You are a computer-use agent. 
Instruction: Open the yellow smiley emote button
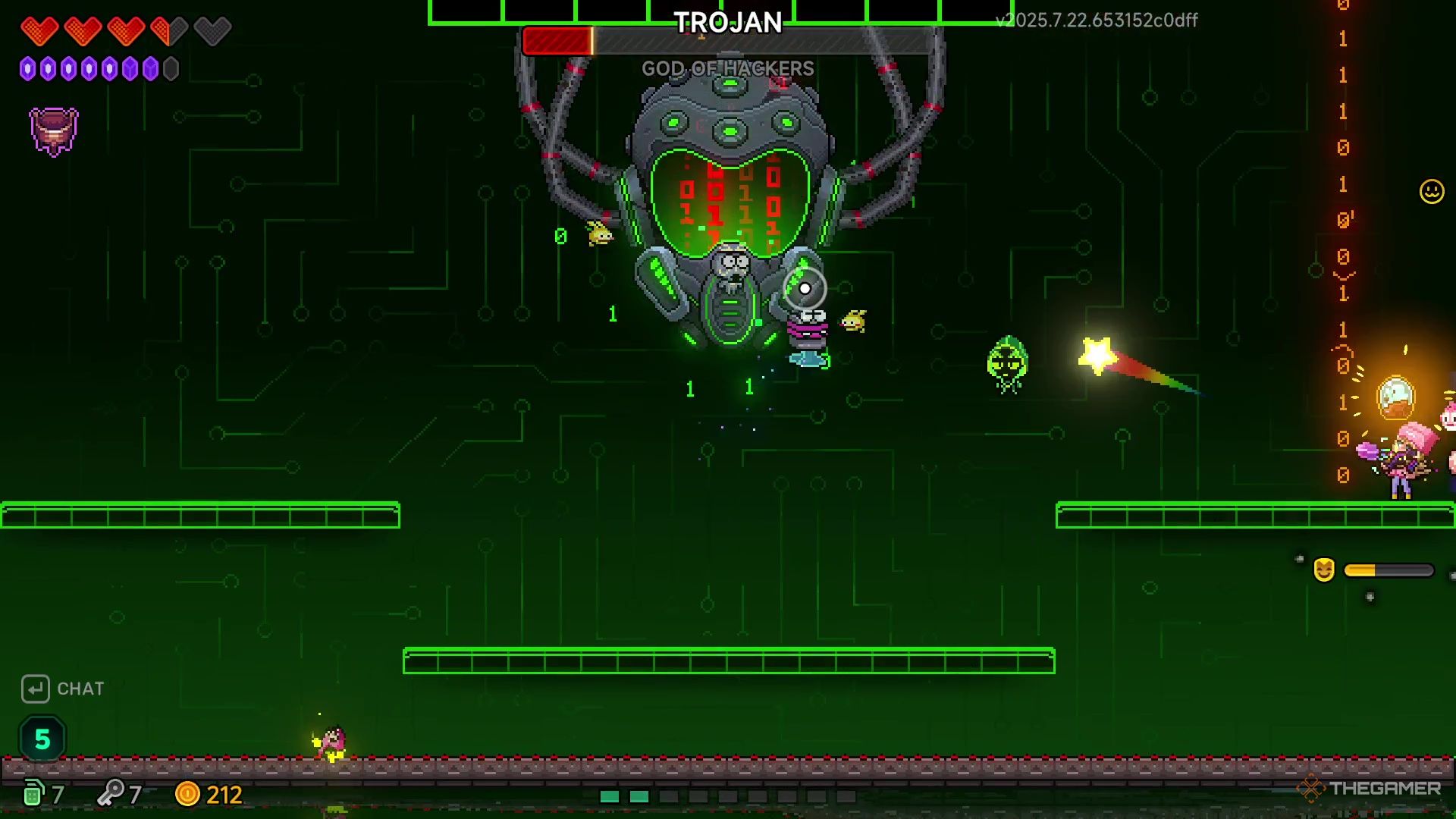click(x=1431, y=191)
